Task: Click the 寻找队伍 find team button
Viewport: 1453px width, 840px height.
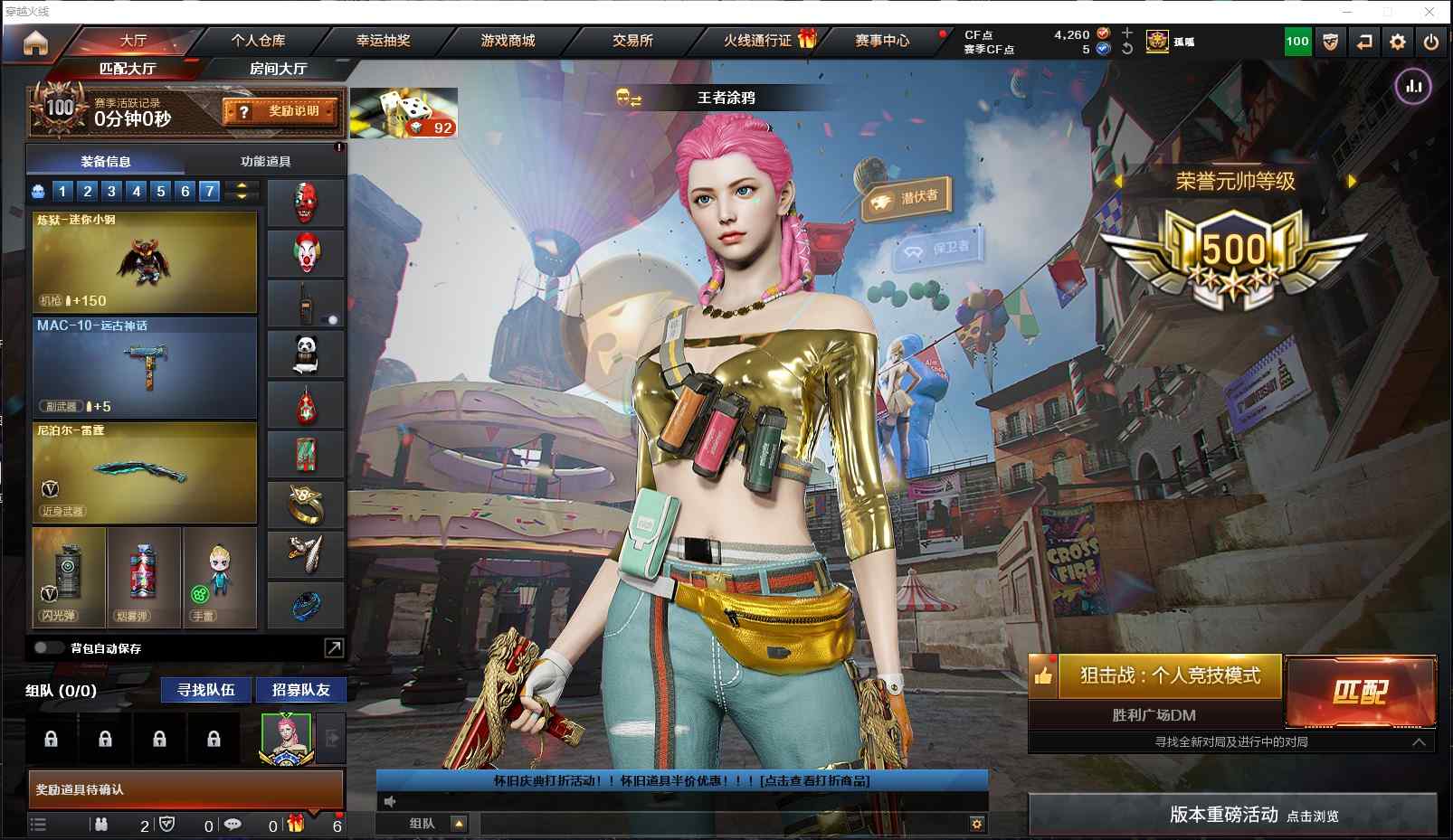Action: pos(206,690)
